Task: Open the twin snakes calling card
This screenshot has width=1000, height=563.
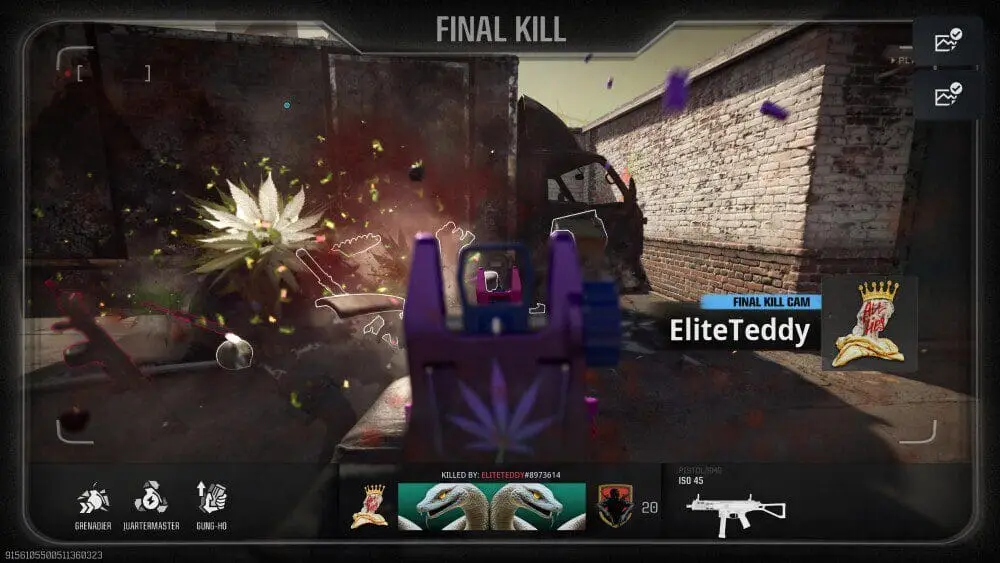Action: (x=492, y=506)
